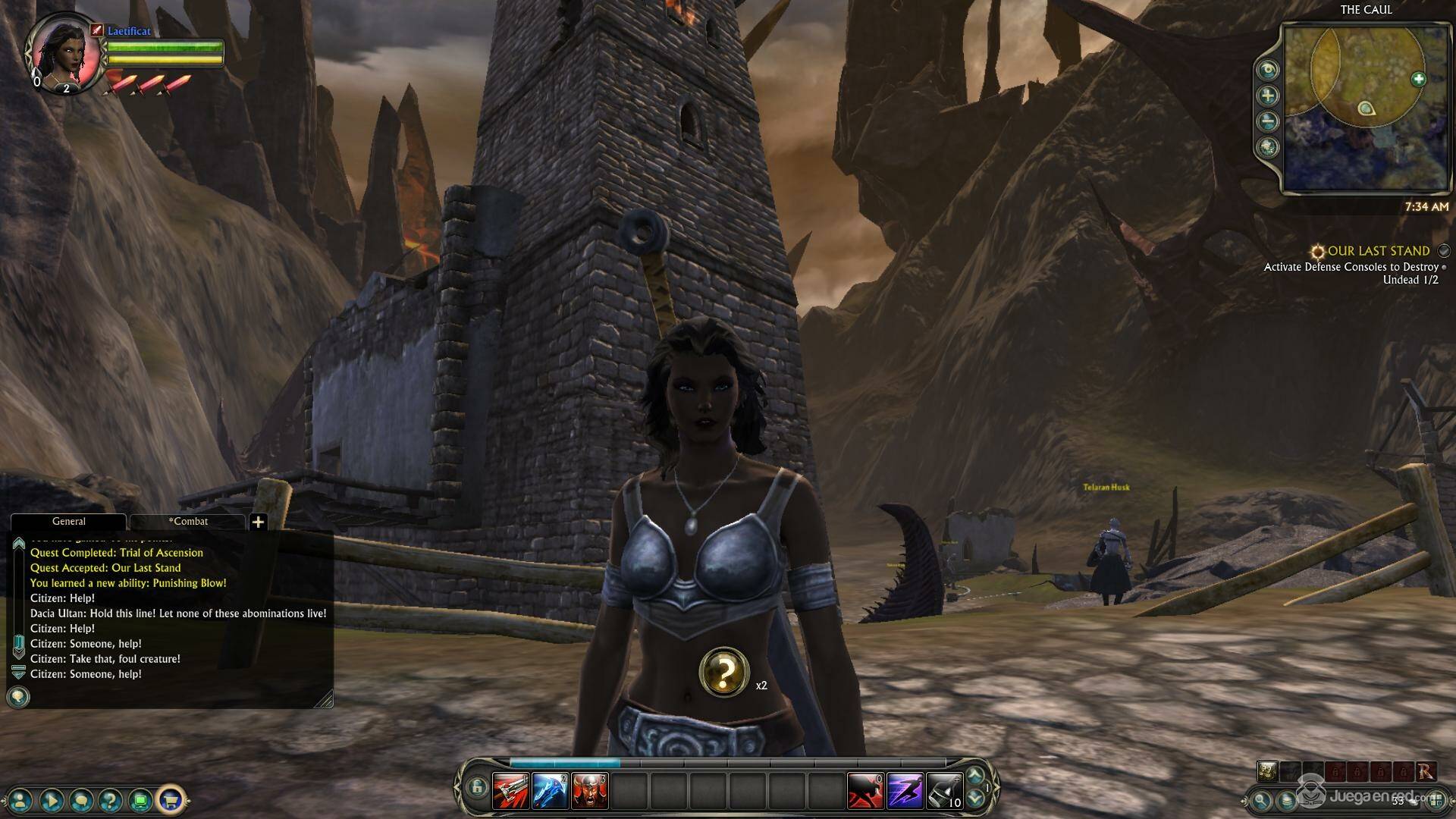Open the *Combat chat tab

[x=187, y=522]
